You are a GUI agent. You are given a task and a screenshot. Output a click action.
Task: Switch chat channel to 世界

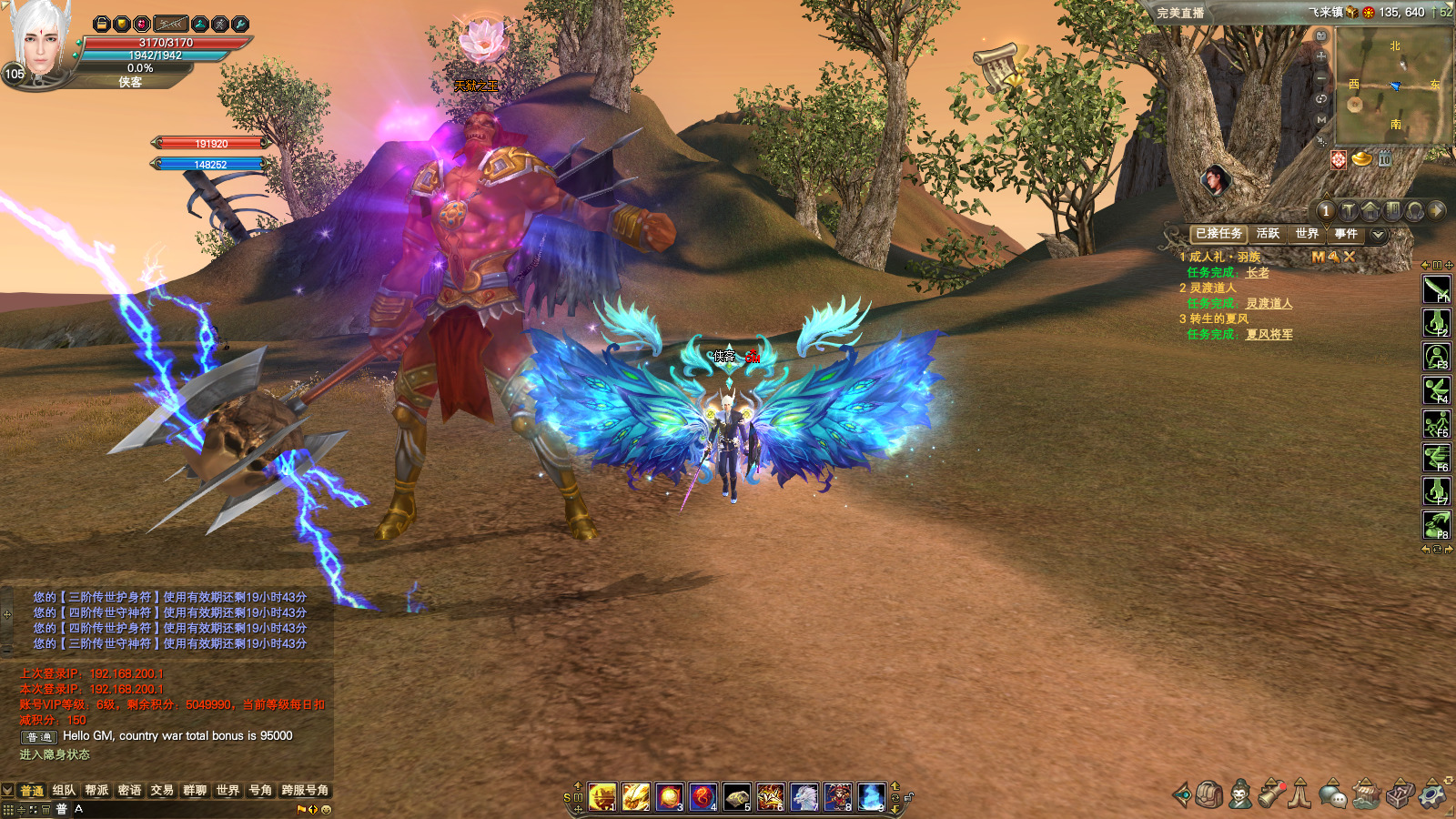pyautogui.click(x=227, y=791)
